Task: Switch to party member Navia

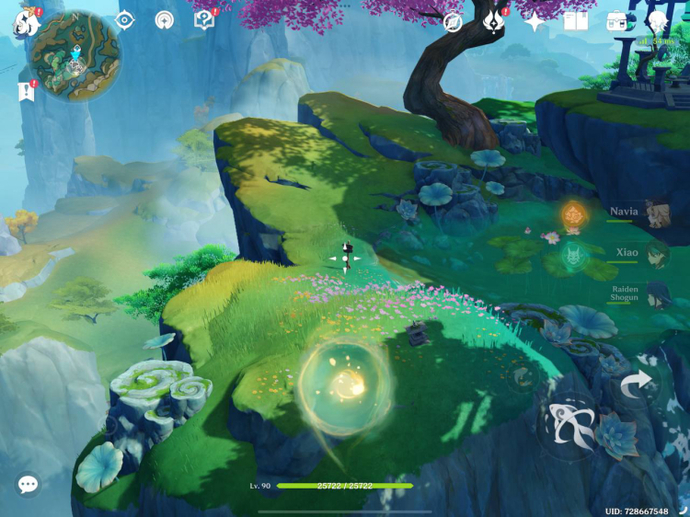Action: pos(655,213)
